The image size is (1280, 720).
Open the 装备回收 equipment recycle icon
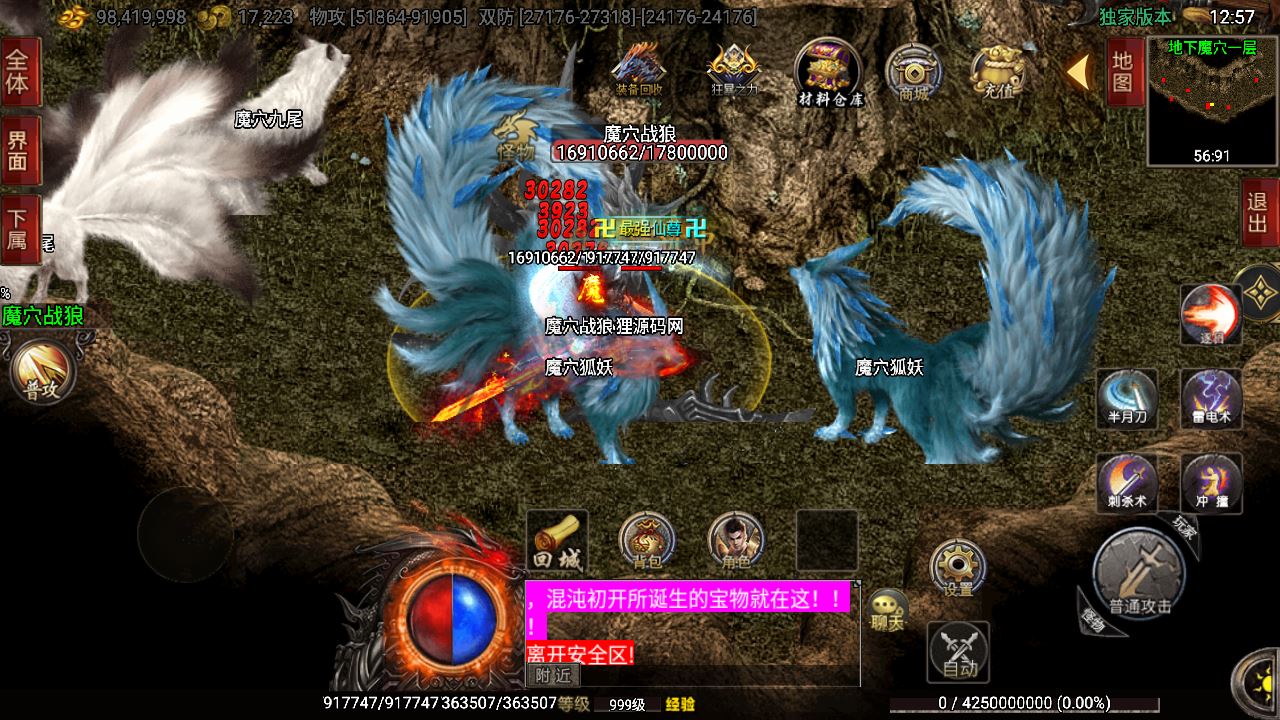click(639, 68)
